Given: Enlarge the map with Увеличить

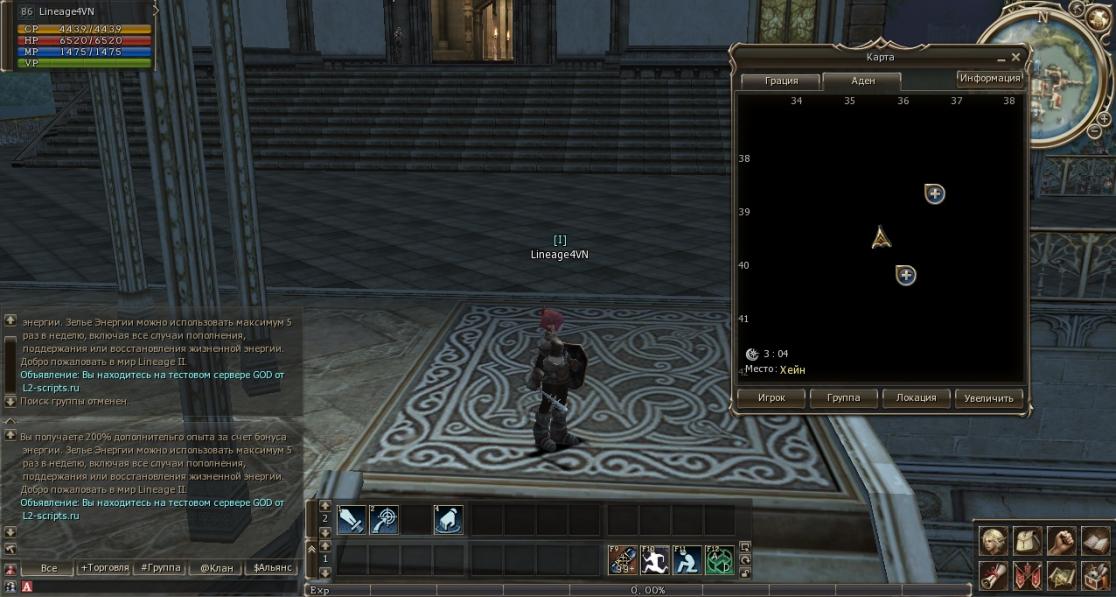Looking at the screenshot, I should [989, 398].
